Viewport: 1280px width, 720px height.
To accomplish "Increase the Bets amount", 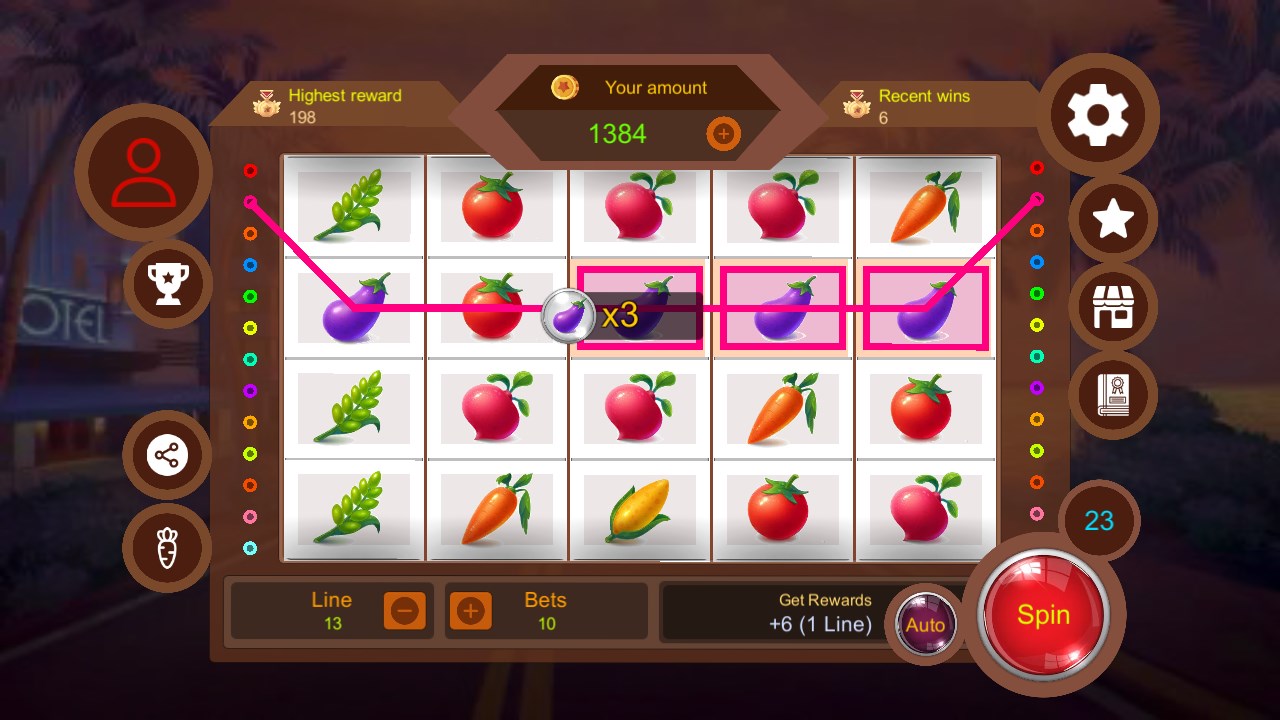I will click(x=470, y=610).
